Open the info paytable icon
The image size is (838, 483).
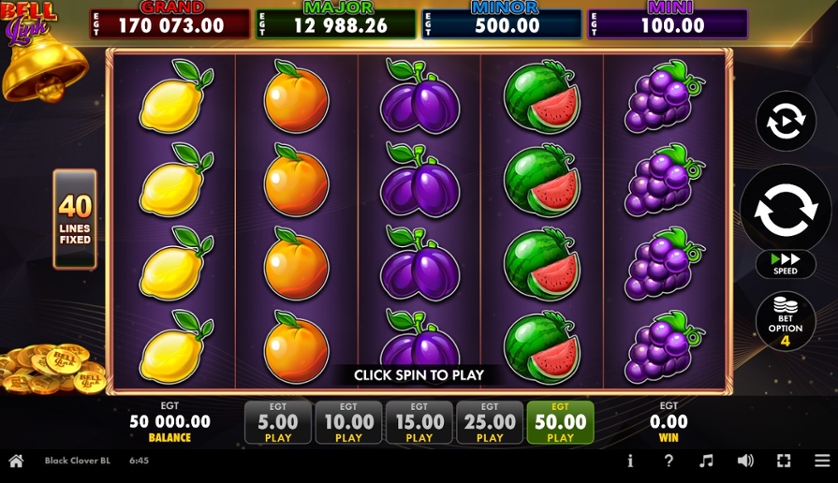630,461
